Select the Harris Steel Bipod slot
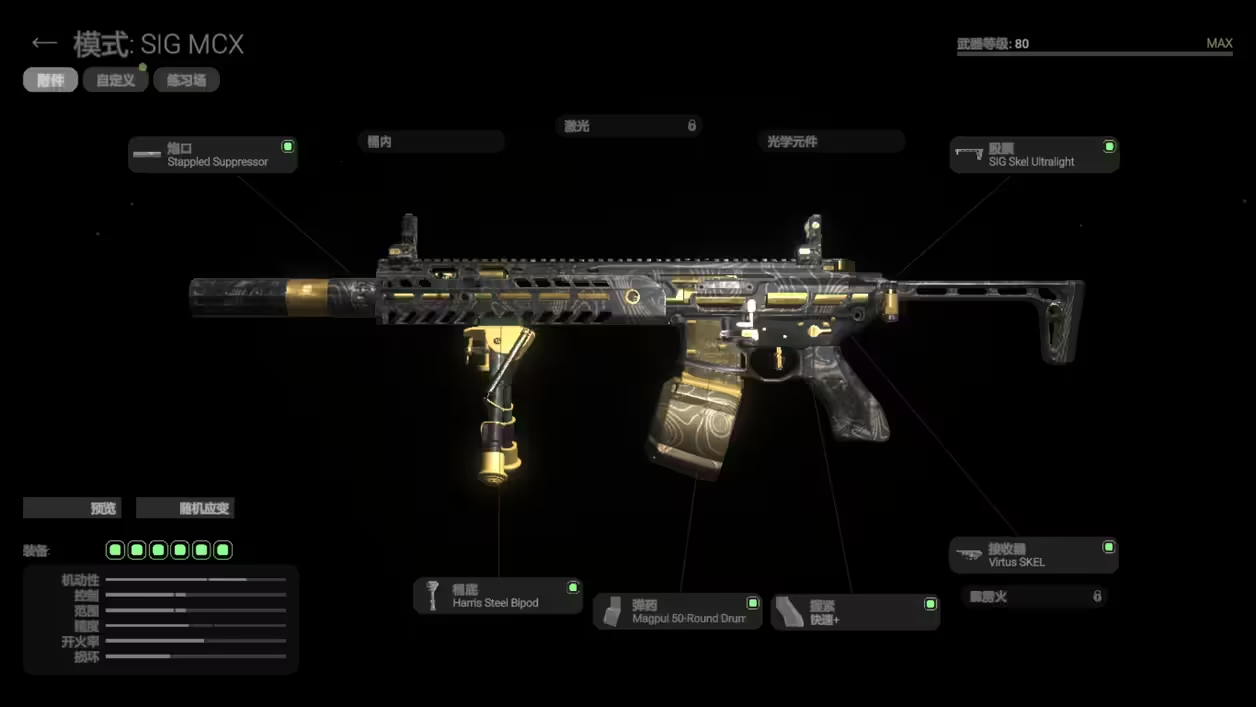The width and height of the screenshot is (1256, 707). tap(498, 595)
